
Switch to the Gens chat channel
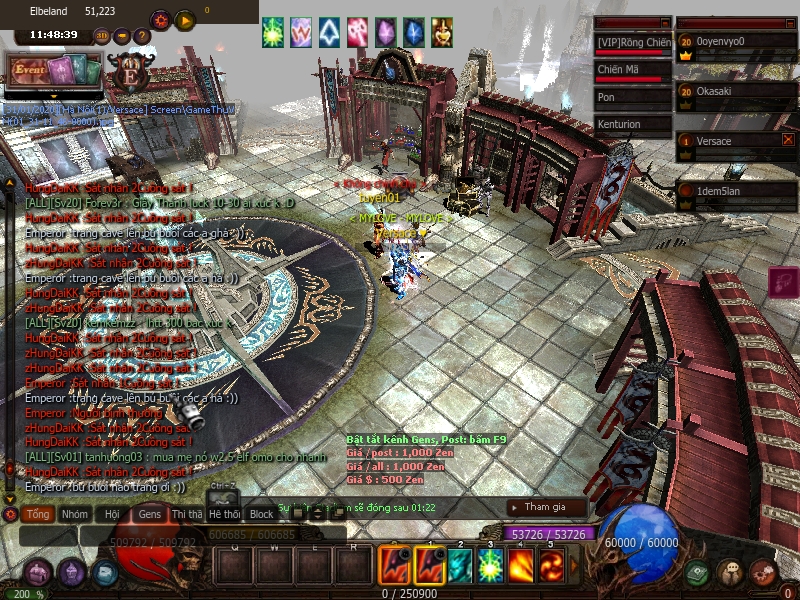click(x=149, y=513)
